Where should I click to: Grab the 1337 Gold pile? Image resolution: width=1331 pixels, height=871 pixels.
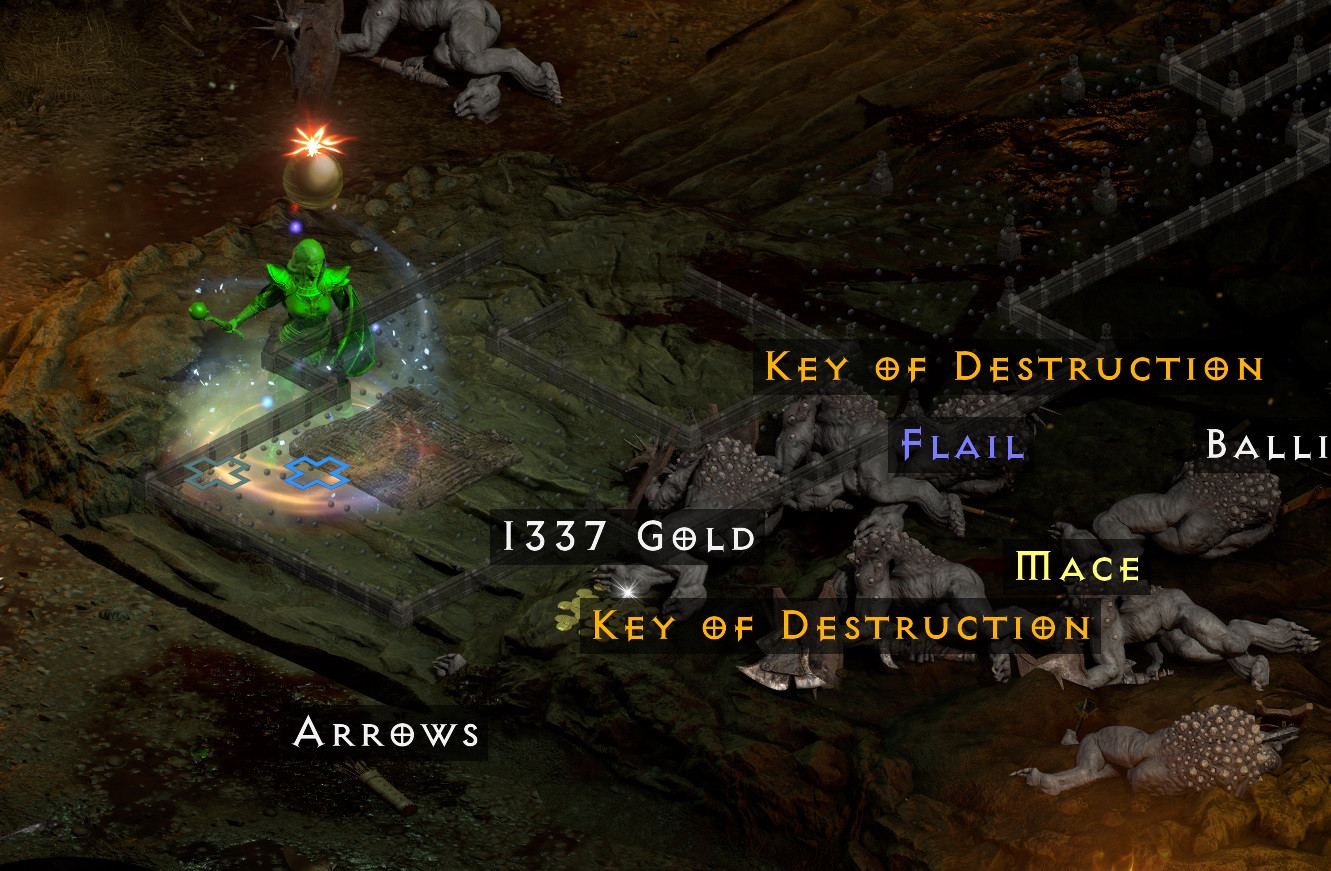click(628, 537)
